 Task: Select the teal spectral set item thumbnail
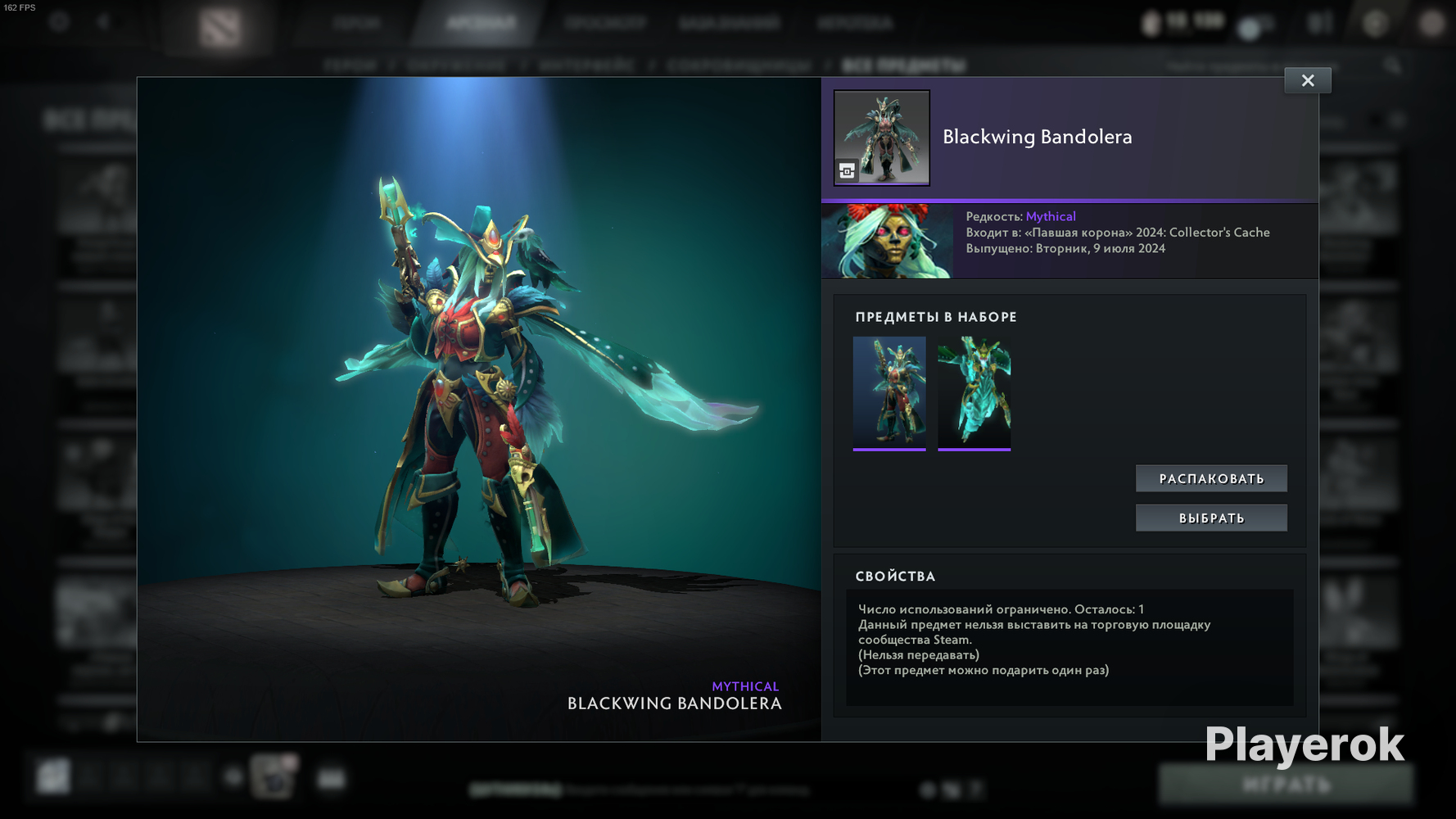[974, 392]
